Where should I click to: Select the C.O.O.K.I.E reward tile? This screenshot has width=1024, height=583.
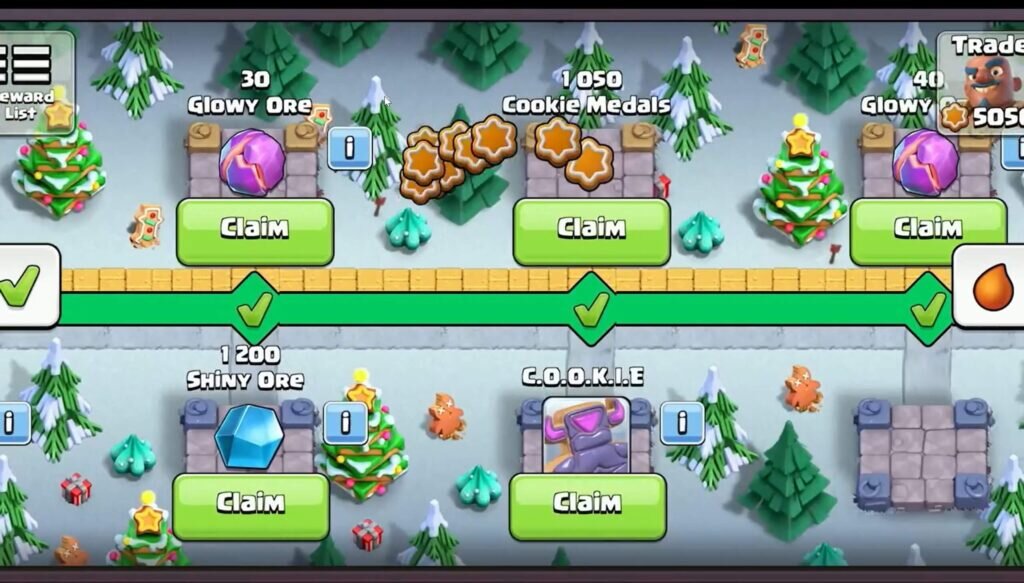point(586,434)
